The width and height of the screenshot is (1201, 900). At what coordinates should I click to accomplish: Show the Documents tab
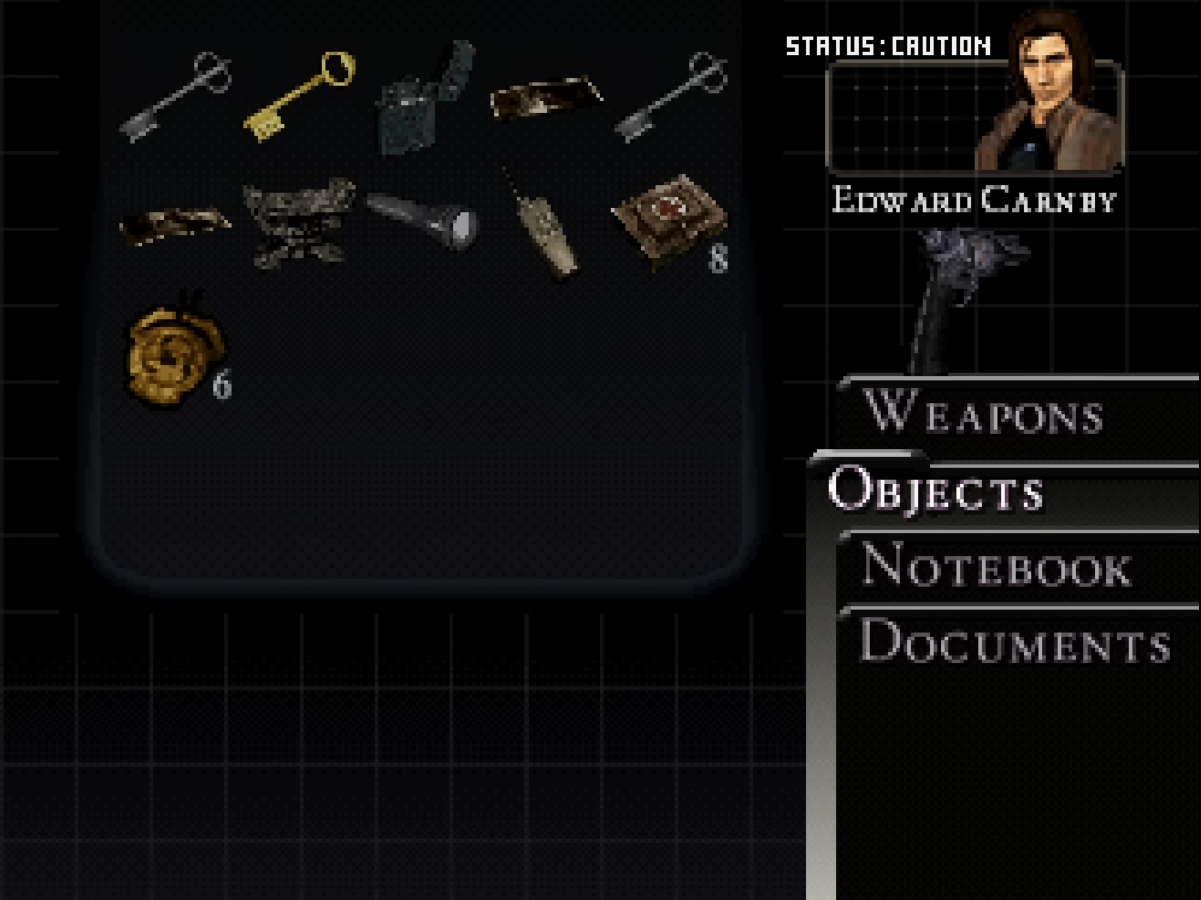click(1014, 641)
